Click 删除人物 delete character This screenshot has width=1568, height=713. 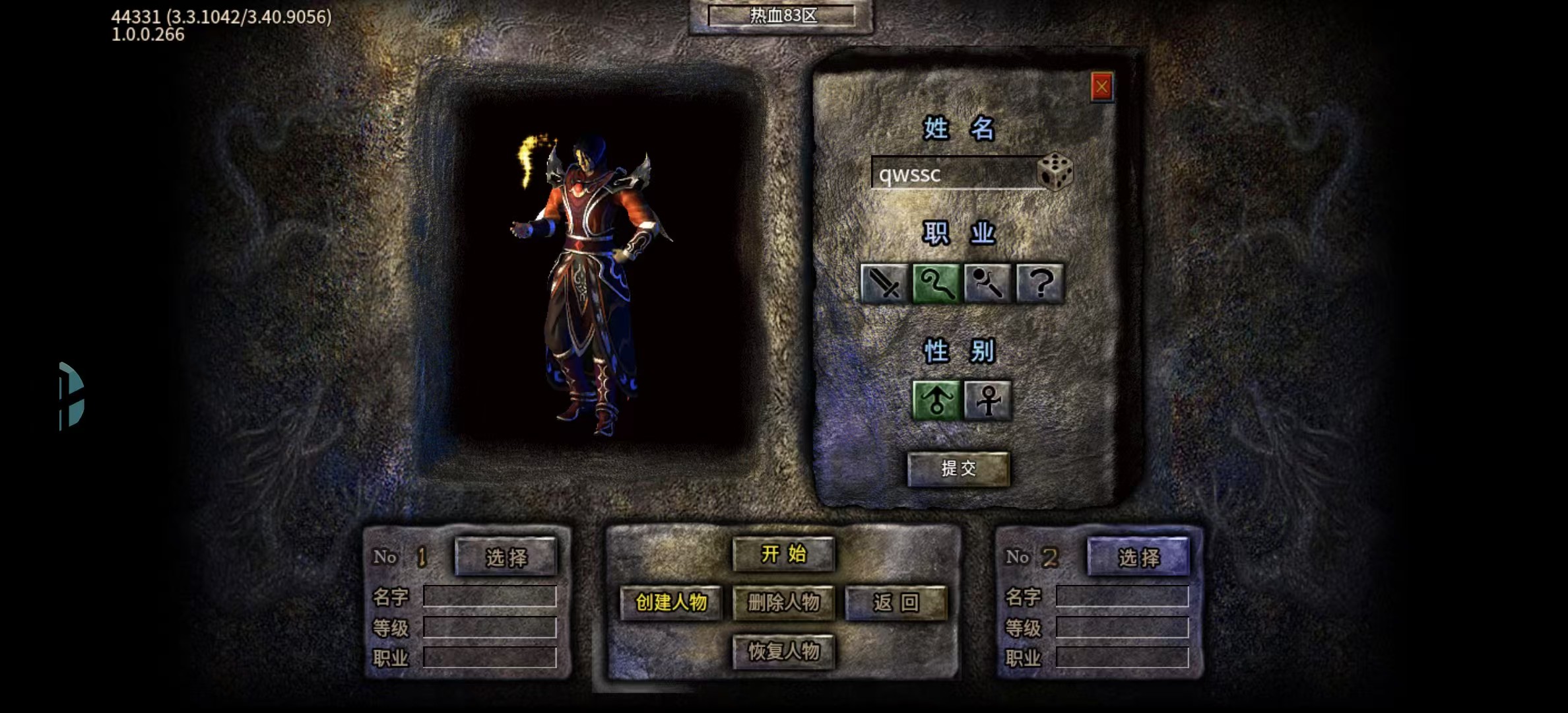pyautogui.click(x=783, y=602)
